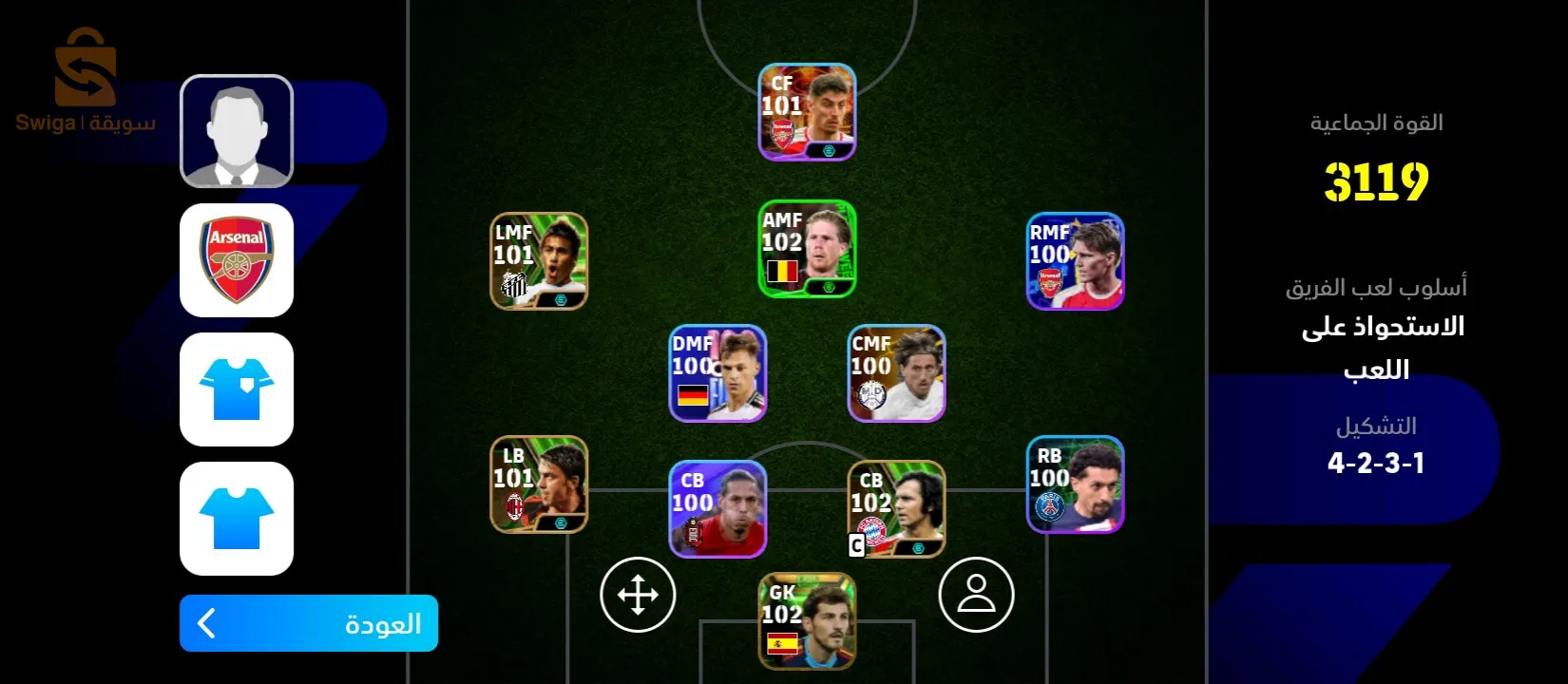The image size is (1568, 684).
Task: Select the CF Havertz player card
Action: pos(807,111)
